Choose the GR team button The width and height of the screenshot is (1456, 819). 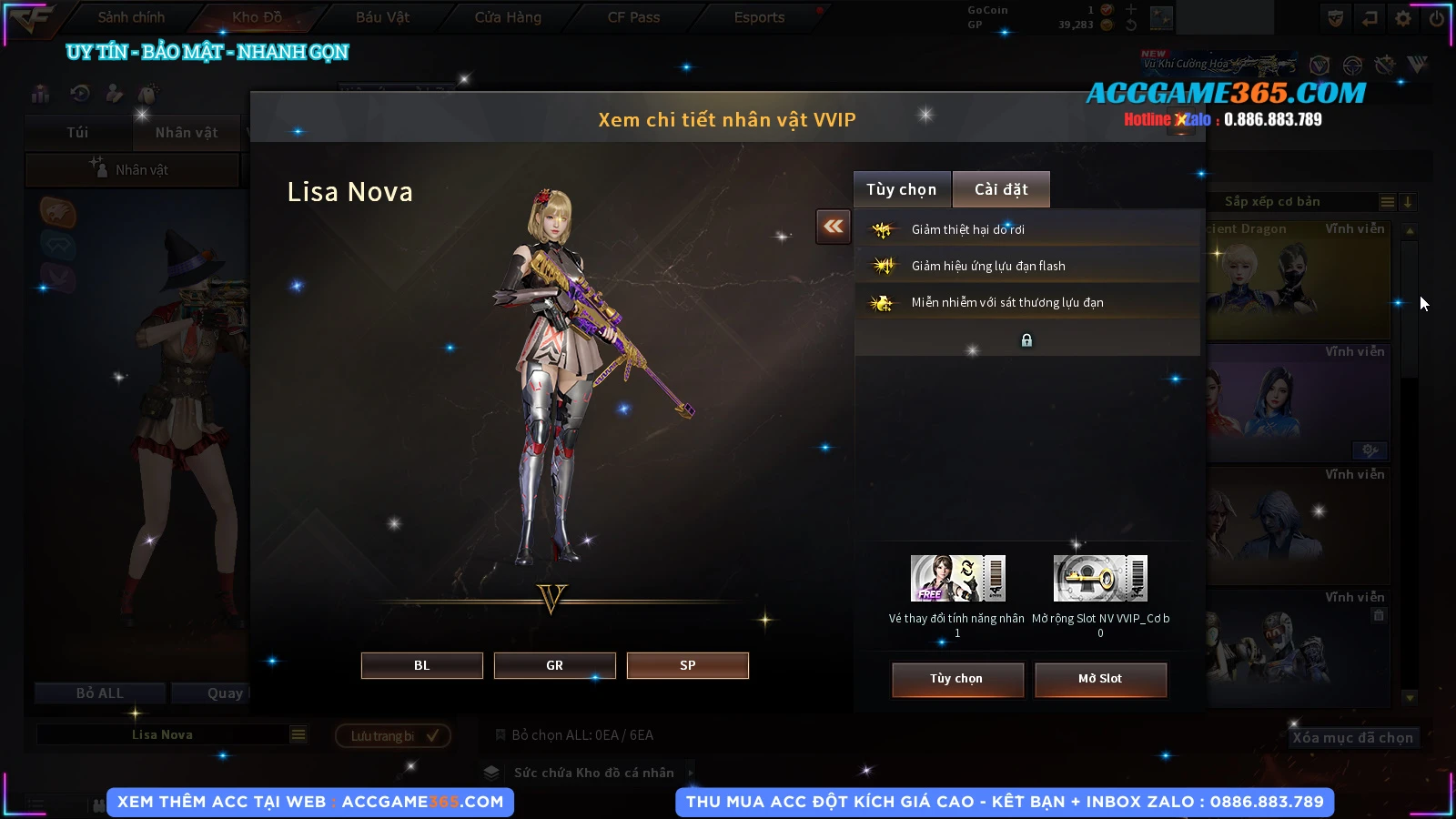click(554, 665)
